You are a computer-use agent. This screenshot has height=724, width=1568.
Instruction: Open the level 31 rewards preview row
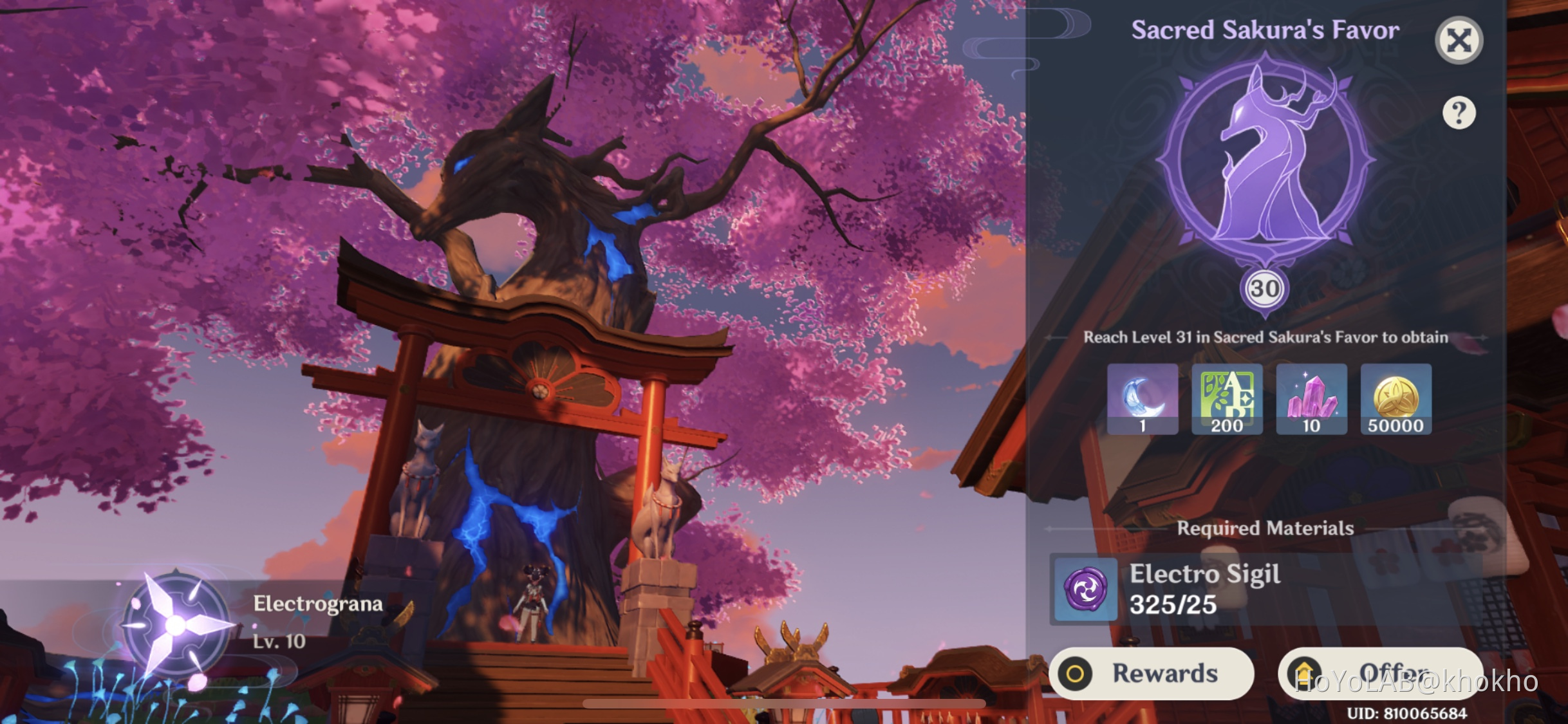[x=1268, y=399]
